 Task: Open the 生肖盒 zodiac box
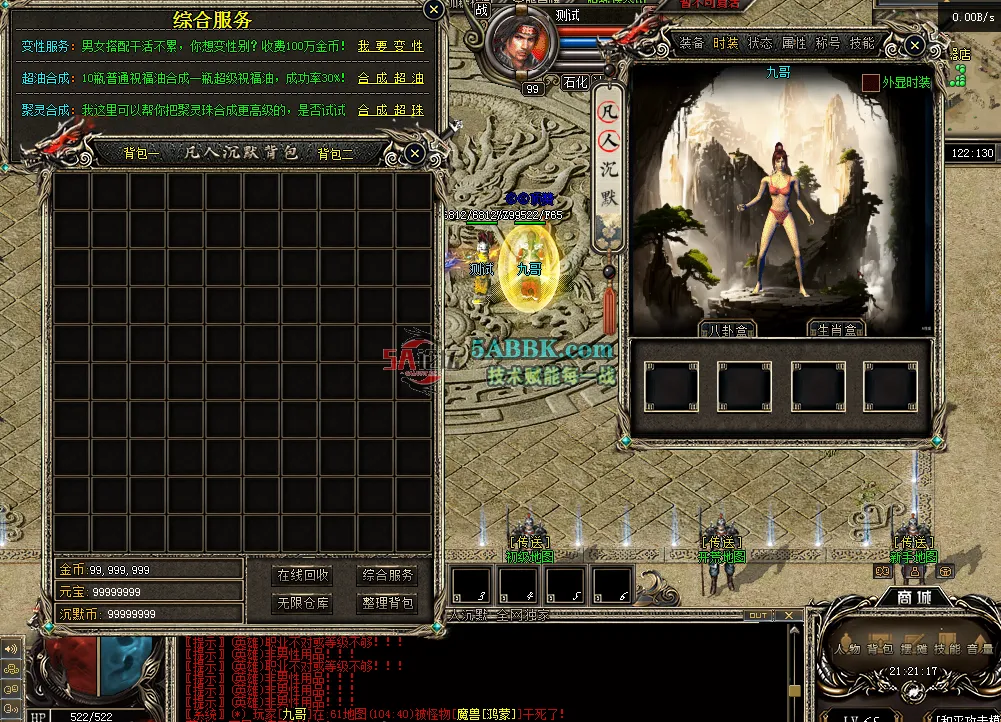coord(836,330)
